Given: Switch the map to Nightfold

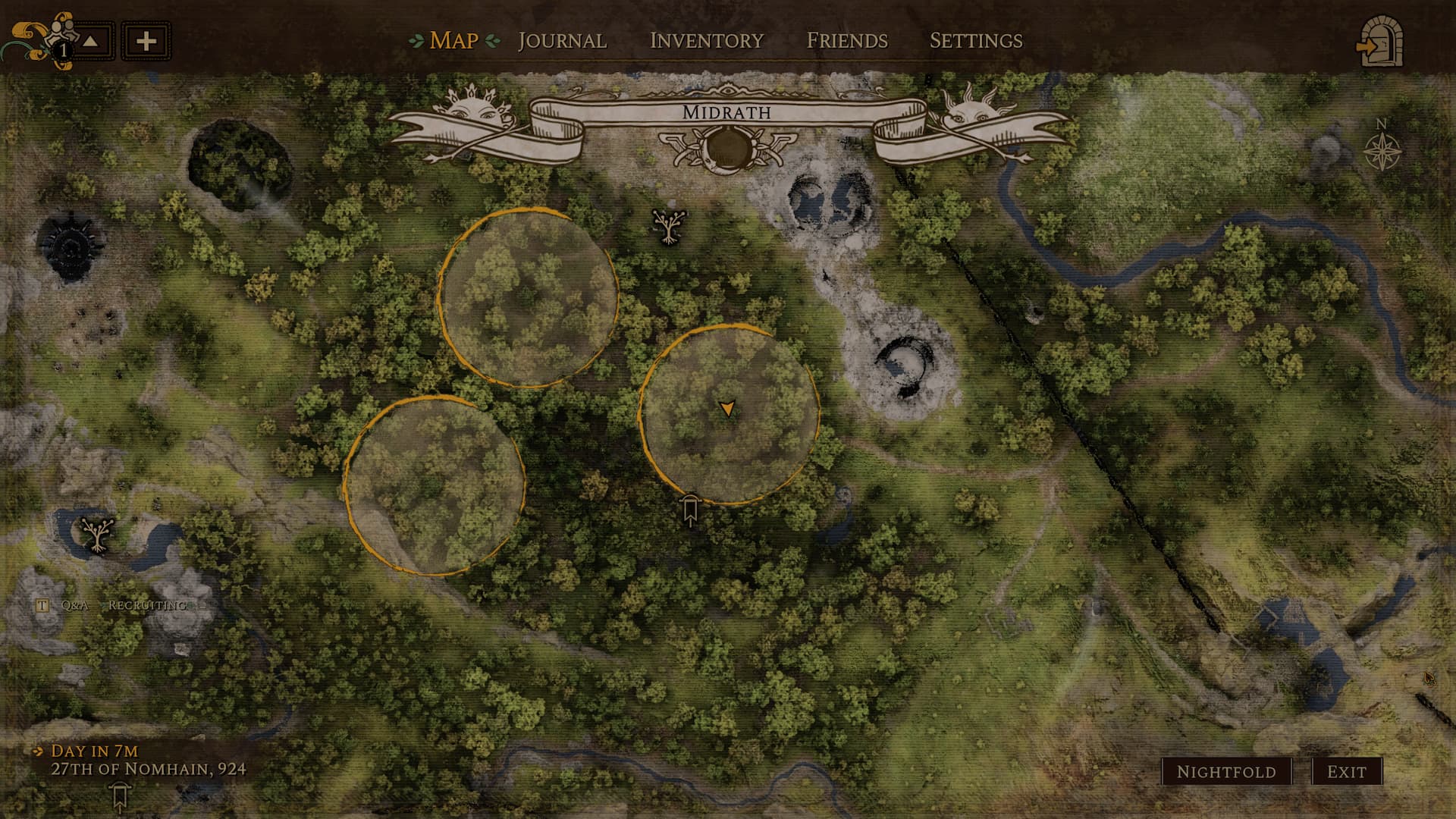Looking at the screenshot, I should pos(1225,772).
